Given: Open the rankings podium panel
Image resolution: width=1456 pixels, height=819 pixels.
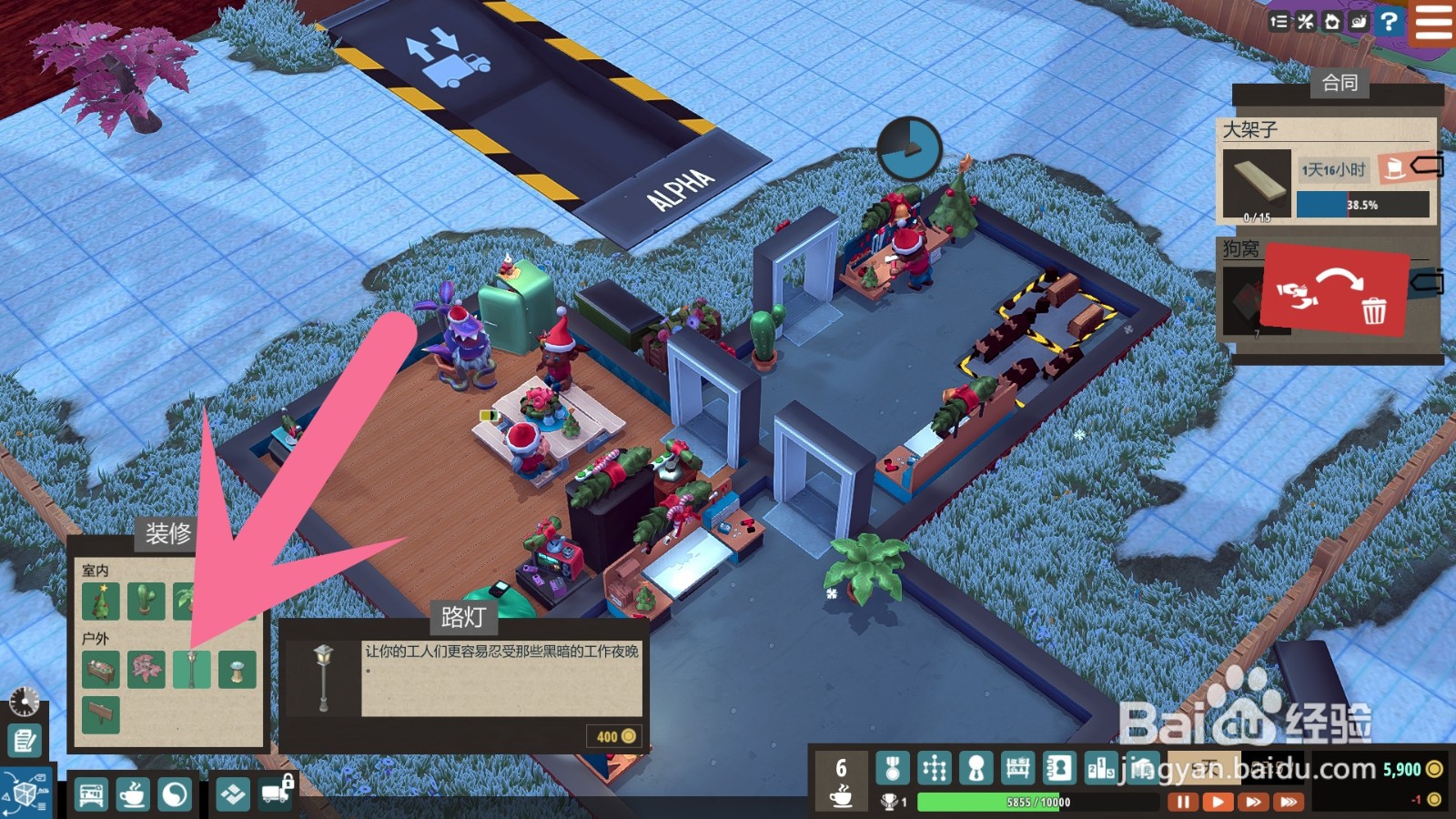Looking at the screenshot, I should tap(1100, 769).
